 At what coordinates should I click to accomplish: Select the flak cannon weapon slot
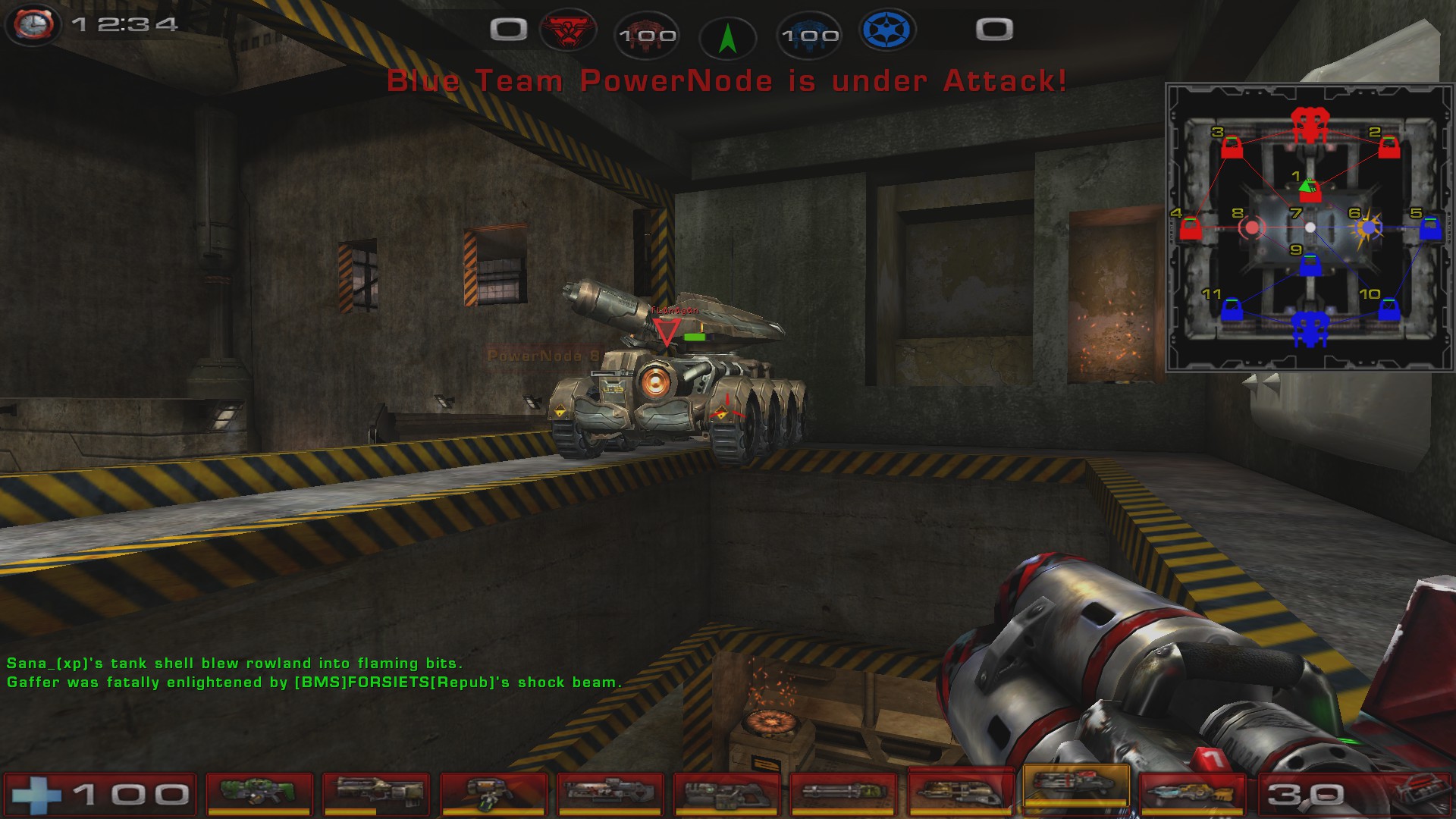click(960, 793)
